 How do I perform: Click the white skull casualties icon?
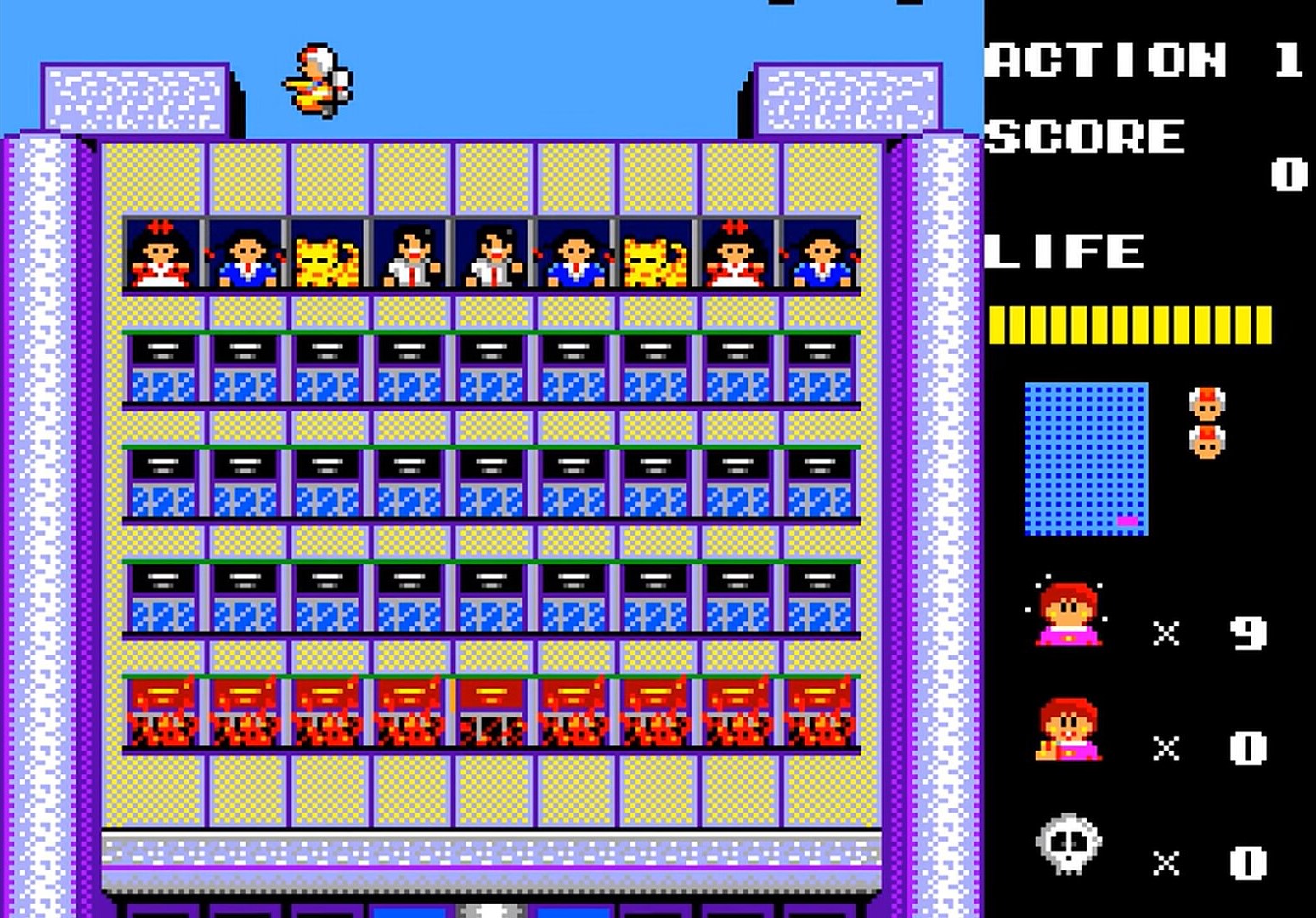[1067, 844]
